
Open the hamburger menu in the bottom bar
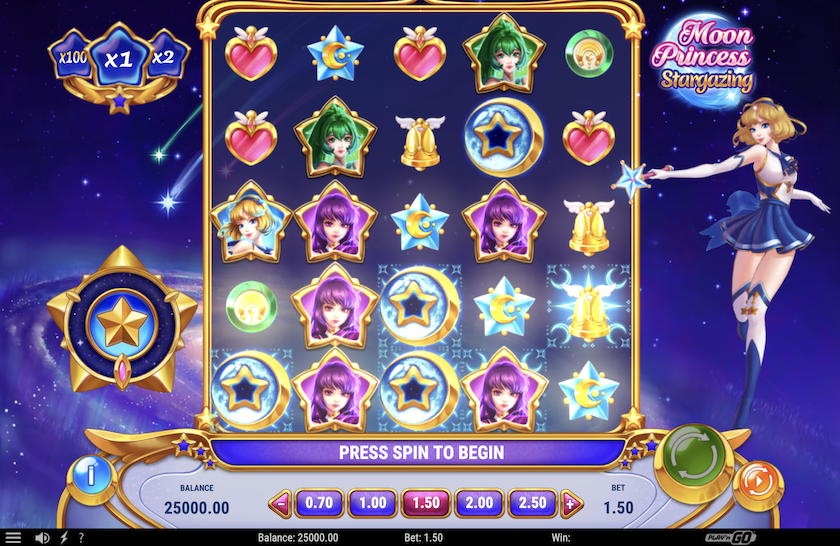tap(14, 538)
